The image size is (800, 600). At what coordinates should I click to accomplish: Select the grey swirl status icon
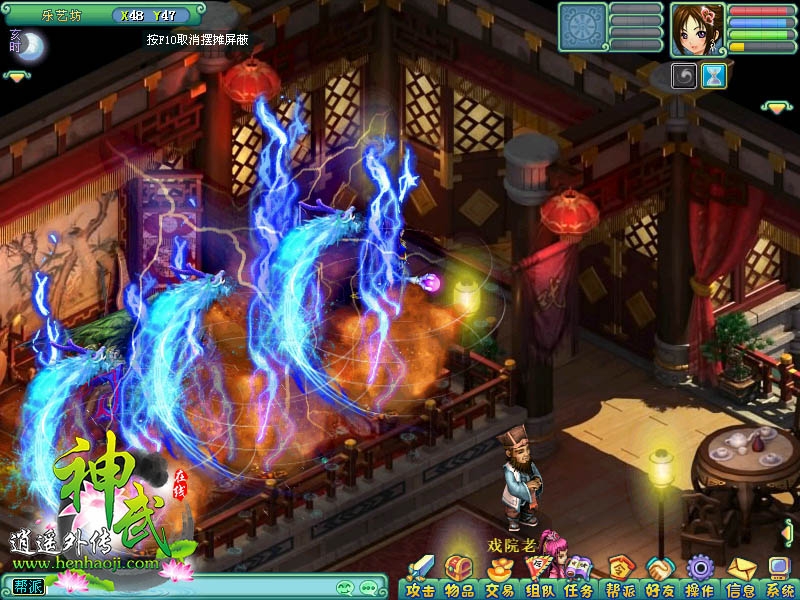[684, 76]
